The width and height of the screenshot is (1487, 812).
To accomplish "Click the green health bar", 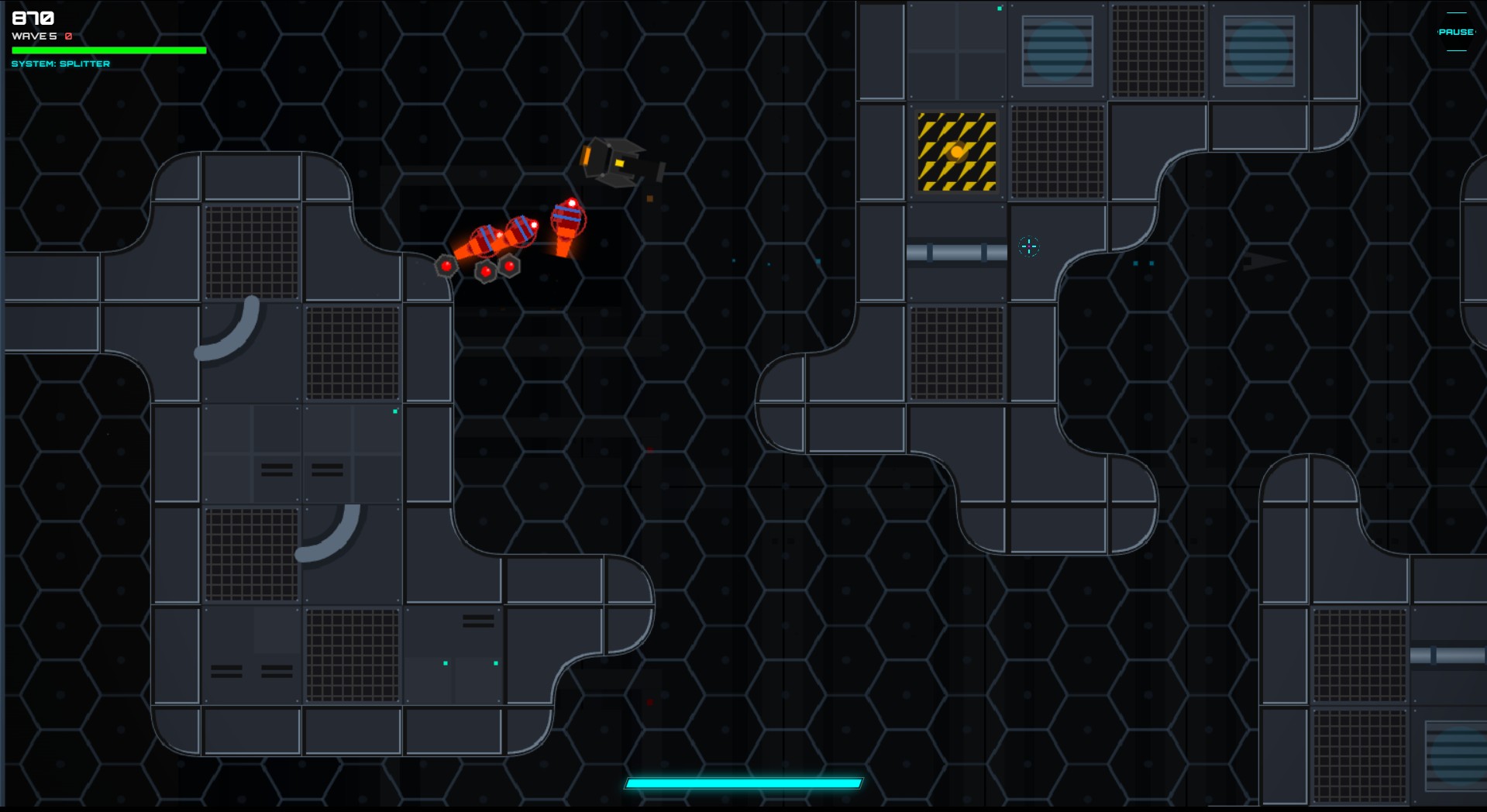I will (x=108, y=50).
